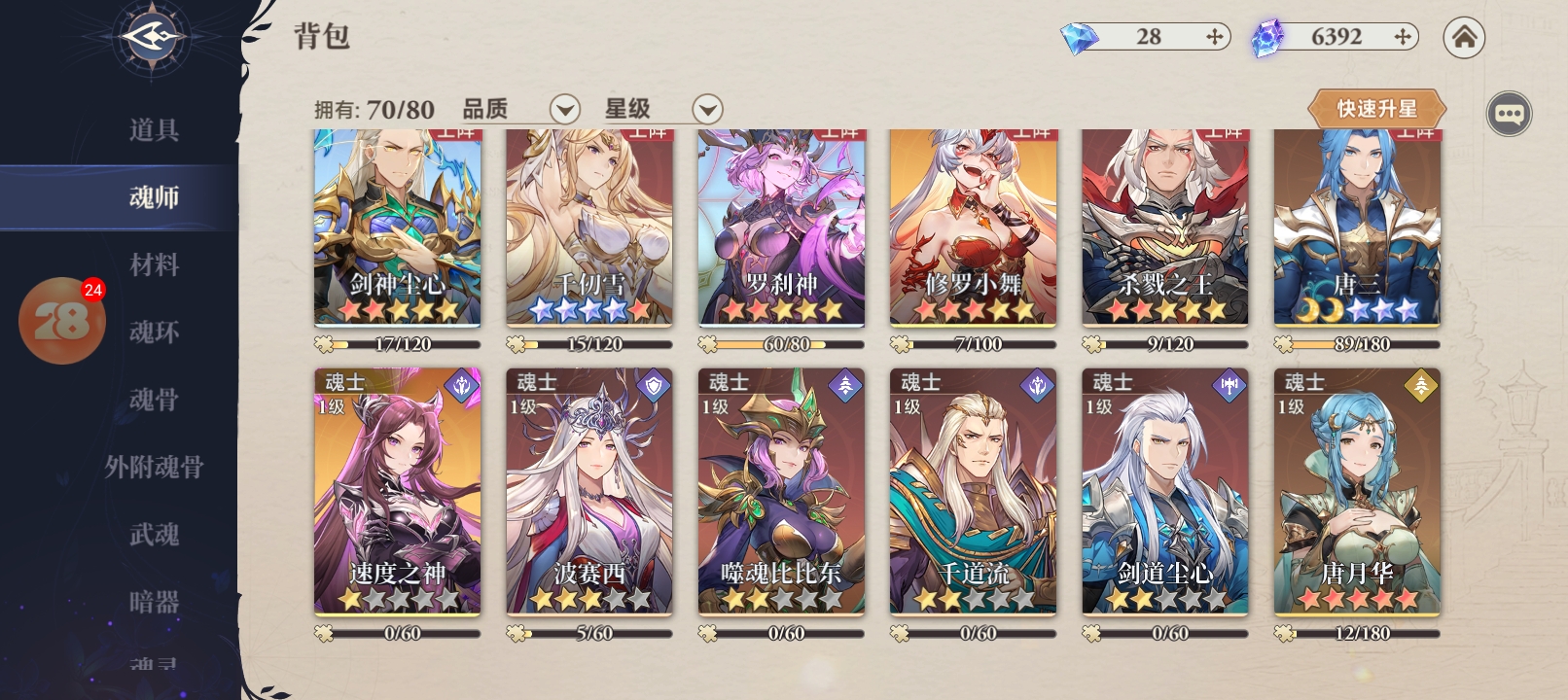
Task: Select the 魂环 soul rings tab
Action: [154, 332]
